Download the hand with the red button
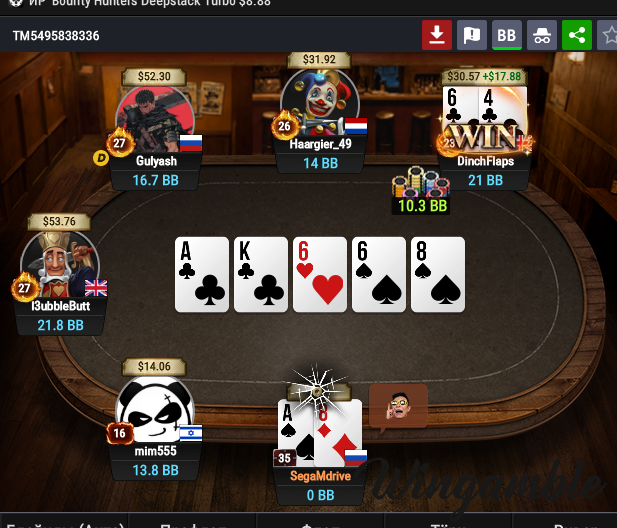 [436, 36]
